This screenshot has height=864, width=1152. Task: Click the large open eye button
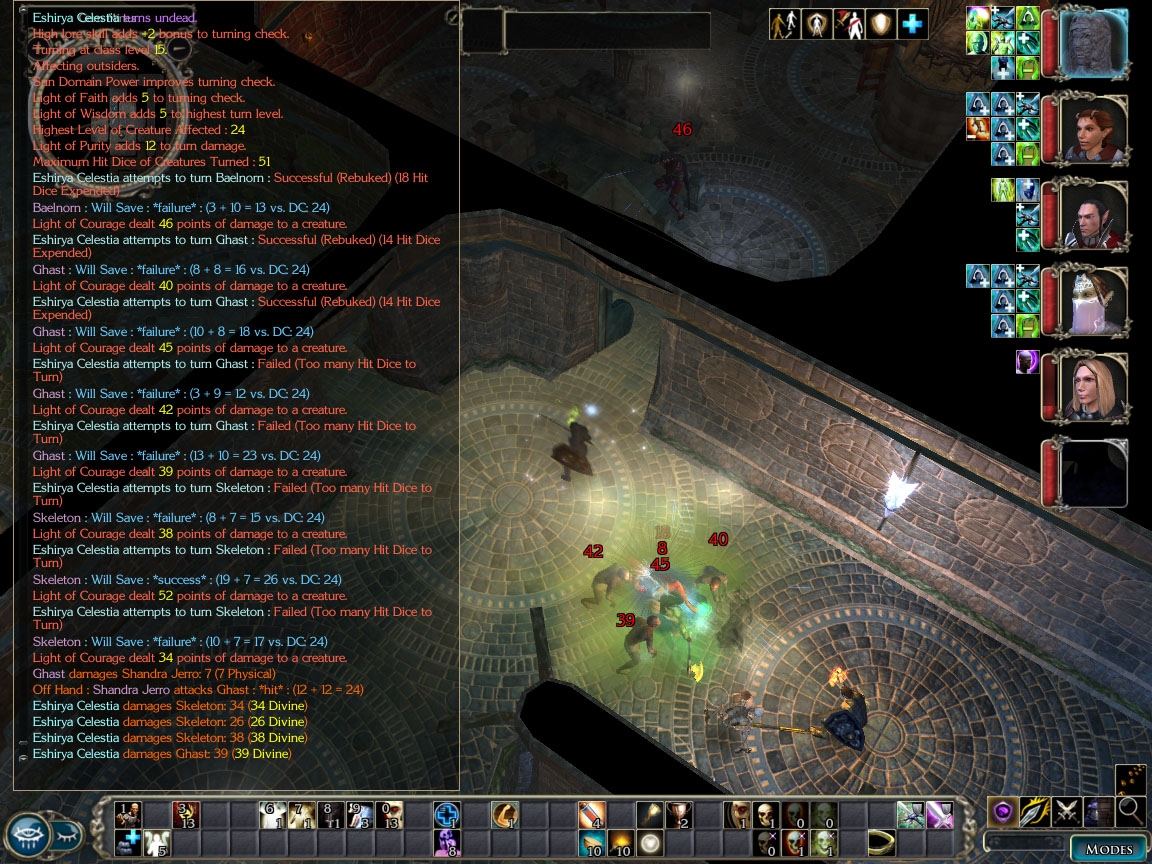pos(27,834)
